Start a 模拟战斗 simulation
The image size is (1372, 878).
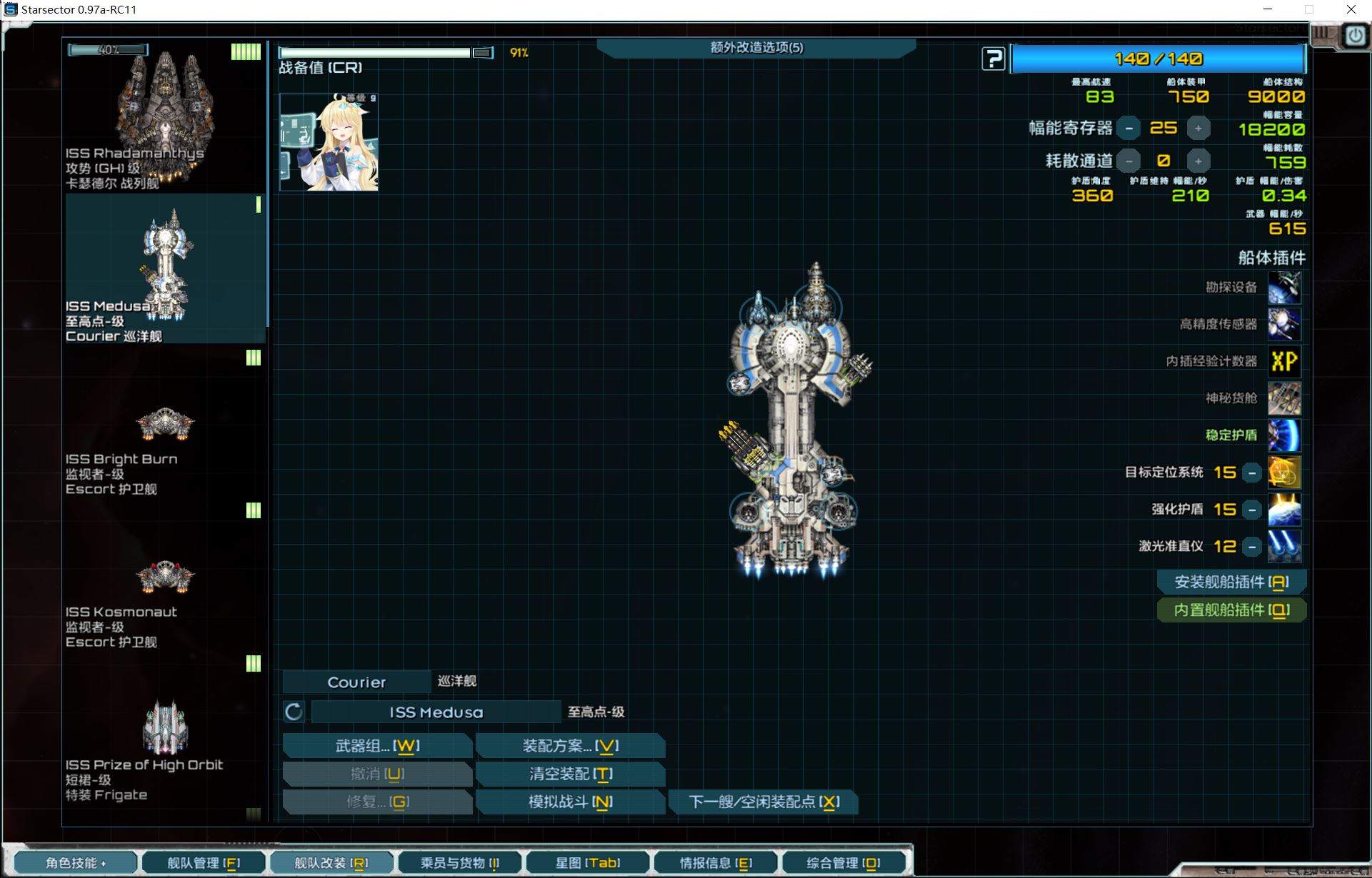coord(570,802)
